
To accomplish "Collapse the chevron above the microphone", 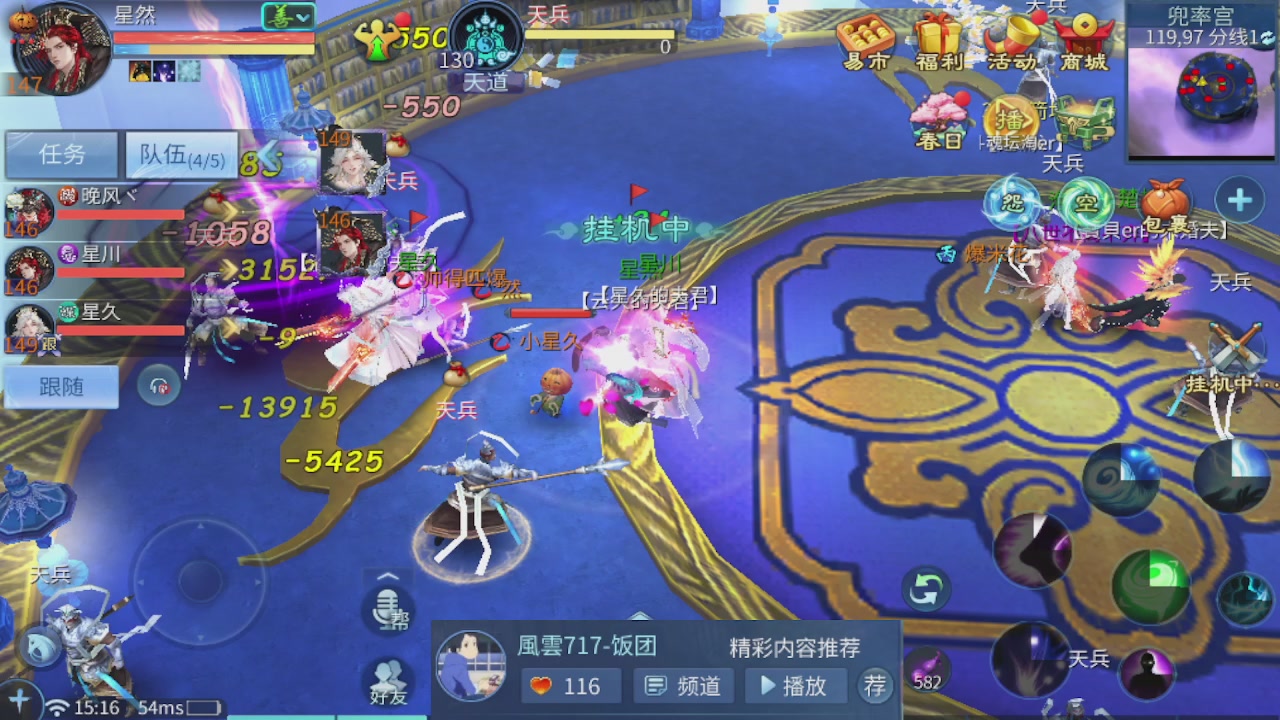I will tap(388, 576).
